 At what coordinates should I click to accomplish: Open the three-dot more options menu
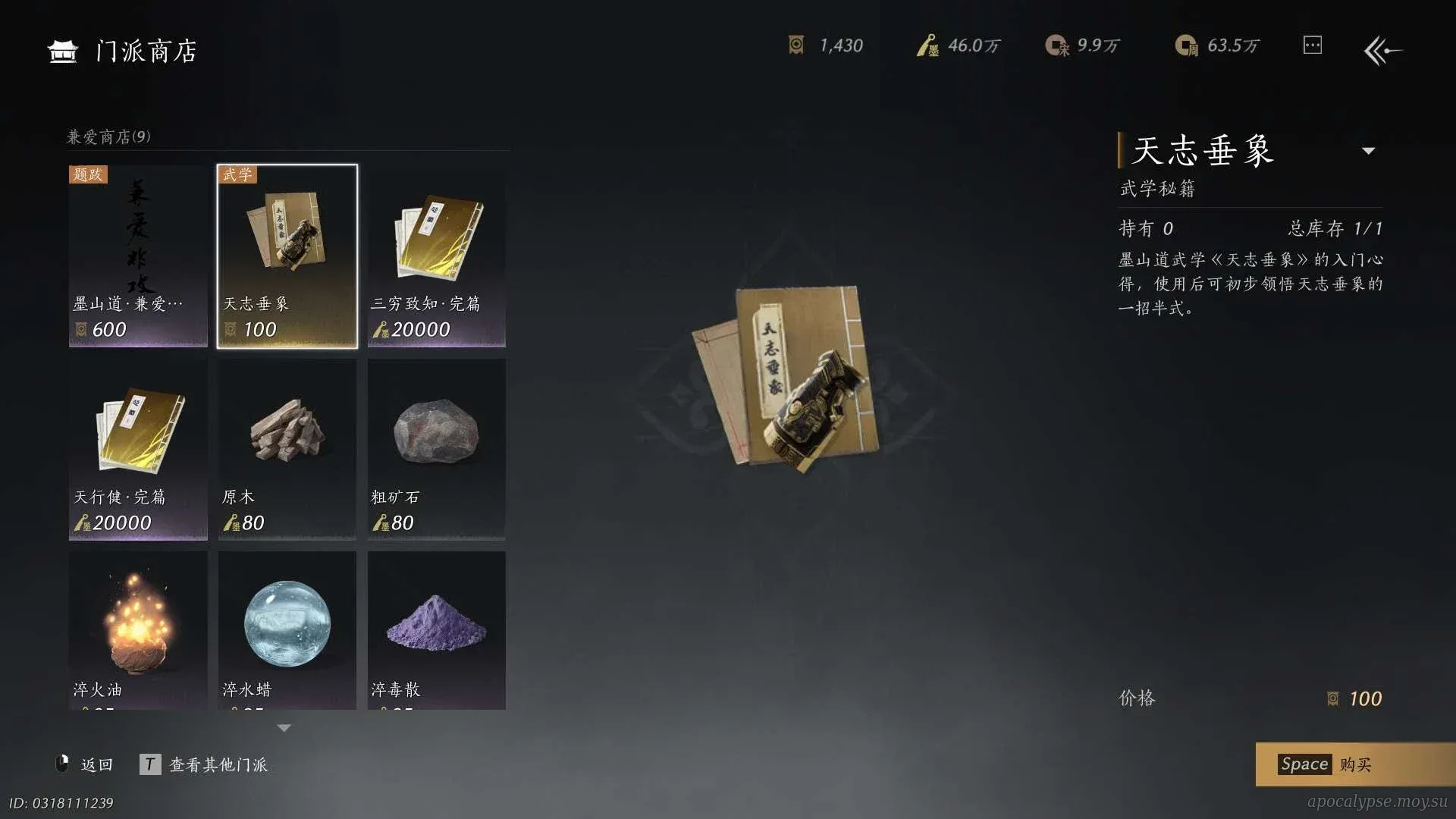[x=1312, y=45]
